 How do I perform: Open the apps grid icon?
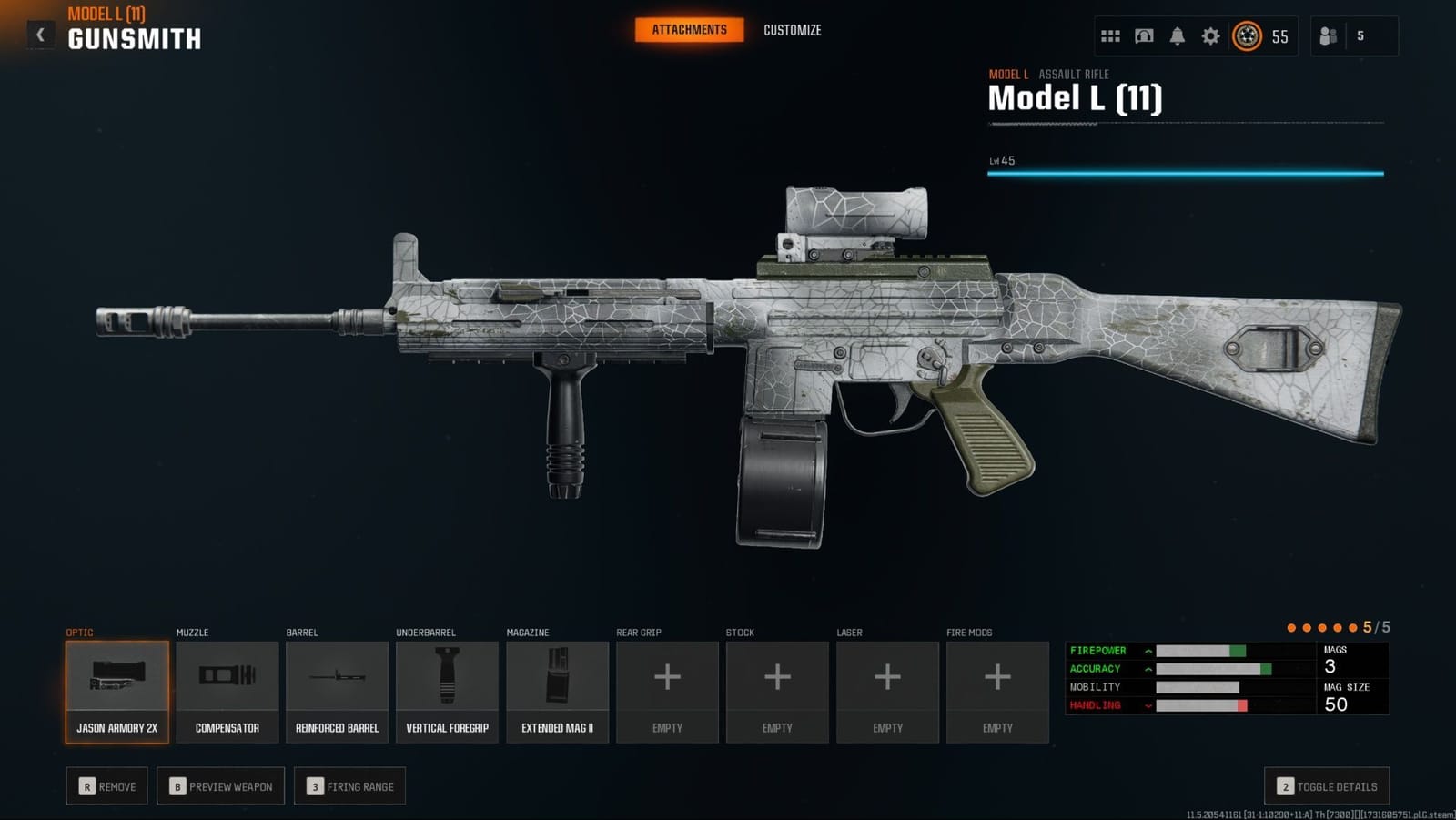coord(1110,36)
